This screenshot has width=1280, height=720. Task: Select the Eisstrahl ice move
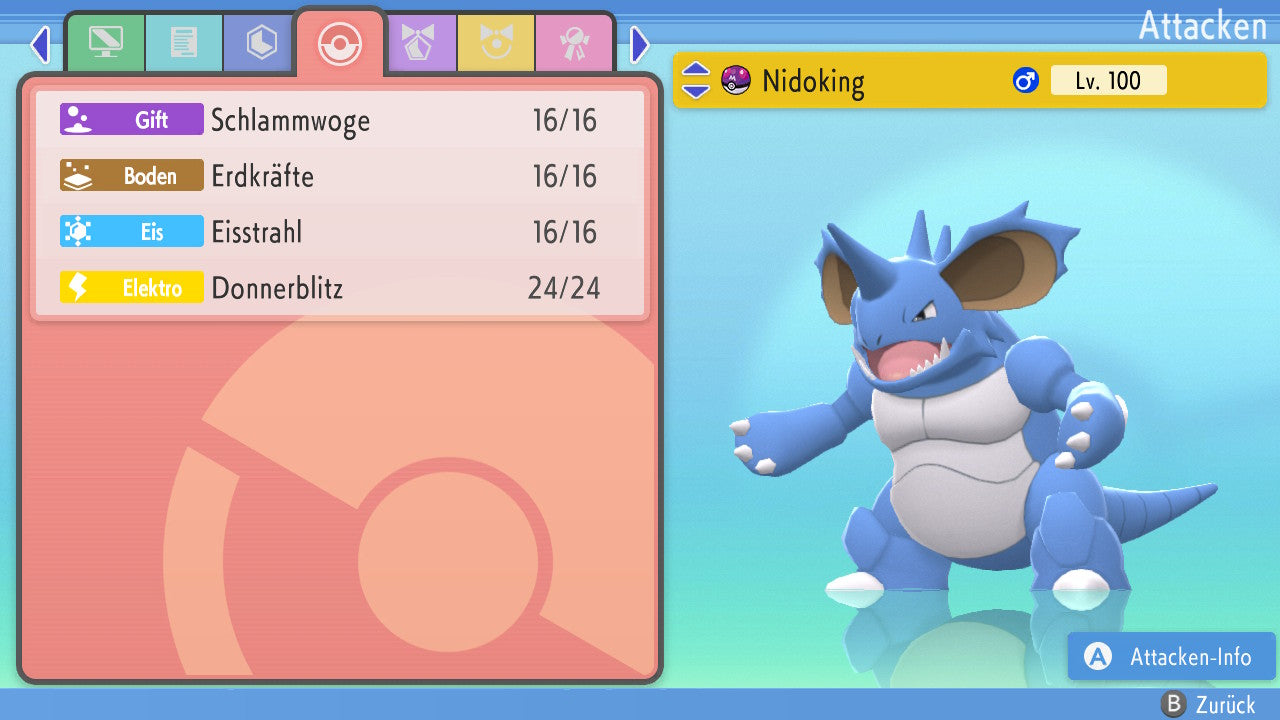coord(340,233)
